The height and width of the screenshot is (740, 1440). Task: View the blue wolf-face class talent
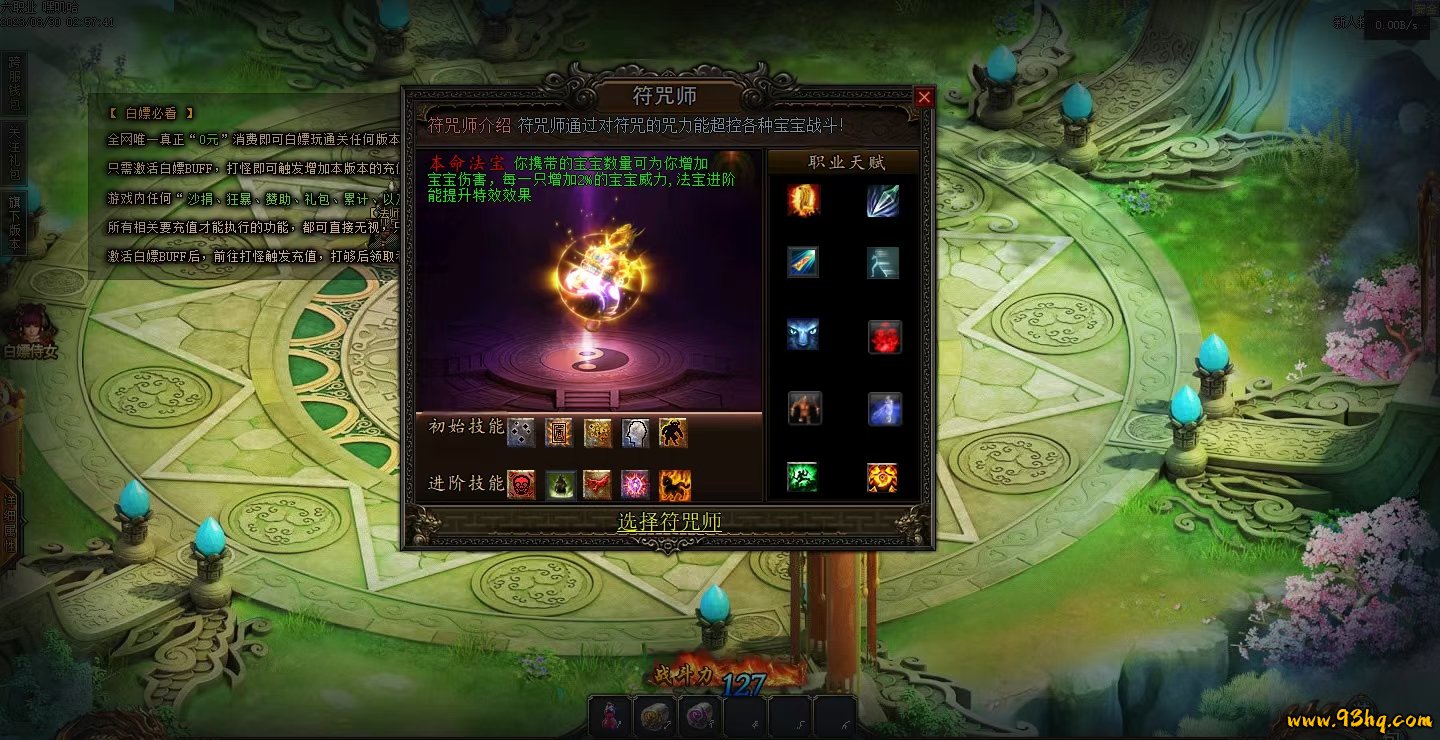(803, 335)
